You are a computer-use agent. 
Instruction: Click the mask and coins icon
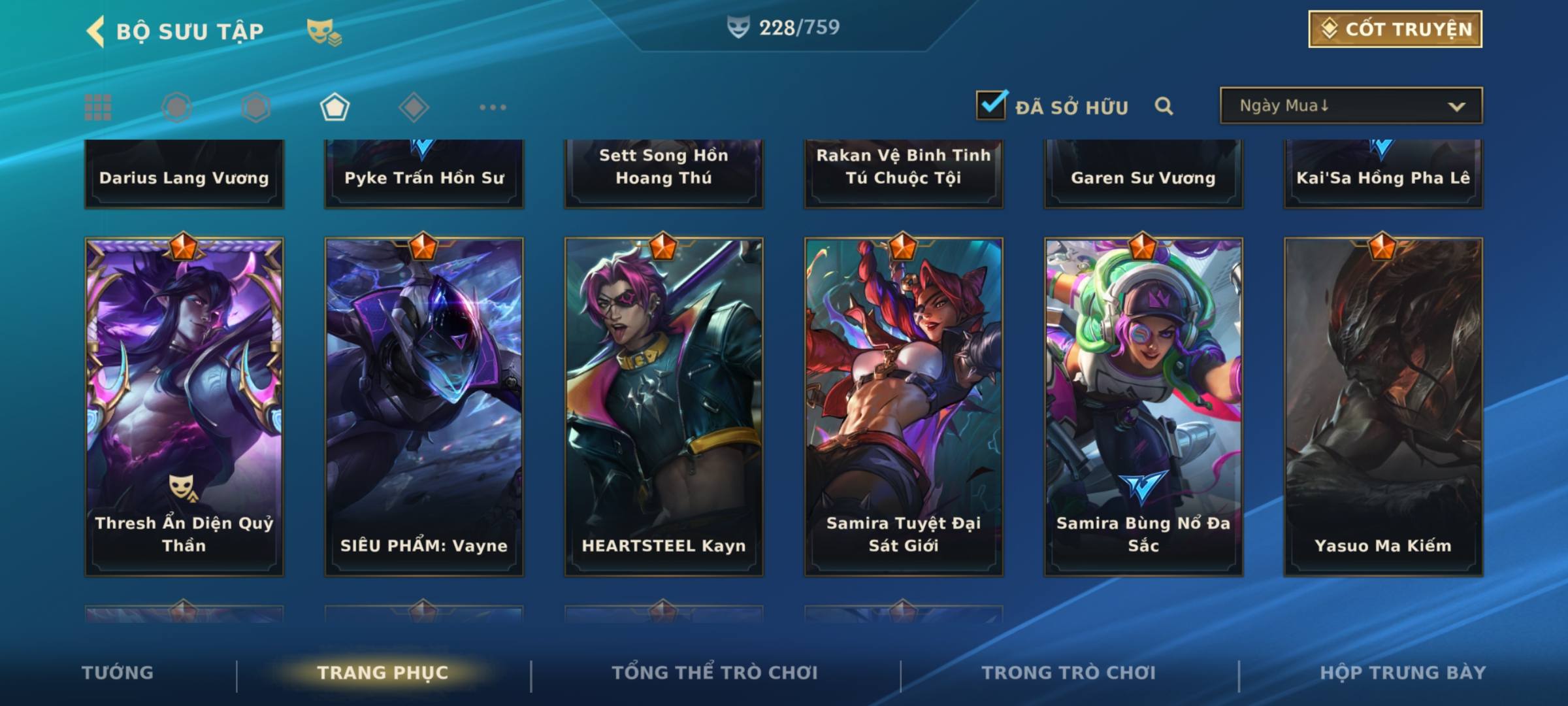[x=324, y=31]
